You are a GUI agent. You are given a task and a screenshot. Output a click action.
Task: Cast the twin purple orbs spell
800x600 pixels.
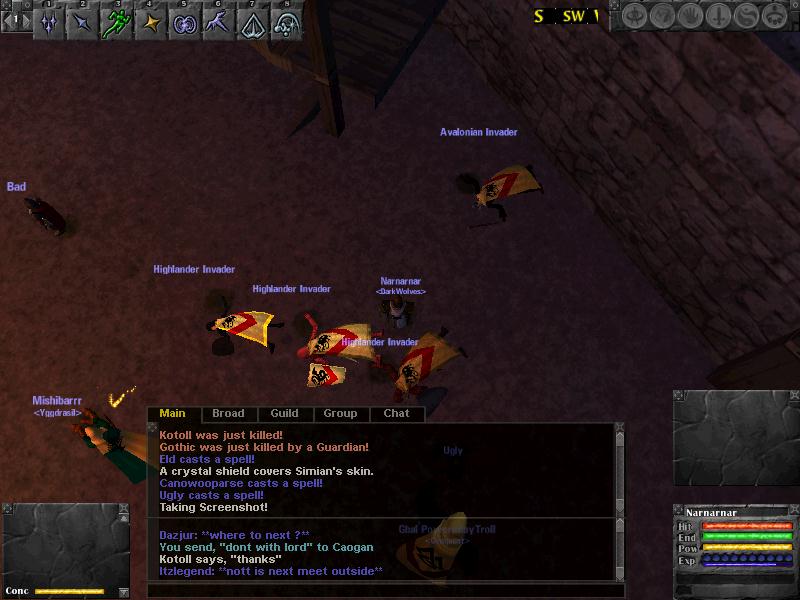[x=185, y=23]
